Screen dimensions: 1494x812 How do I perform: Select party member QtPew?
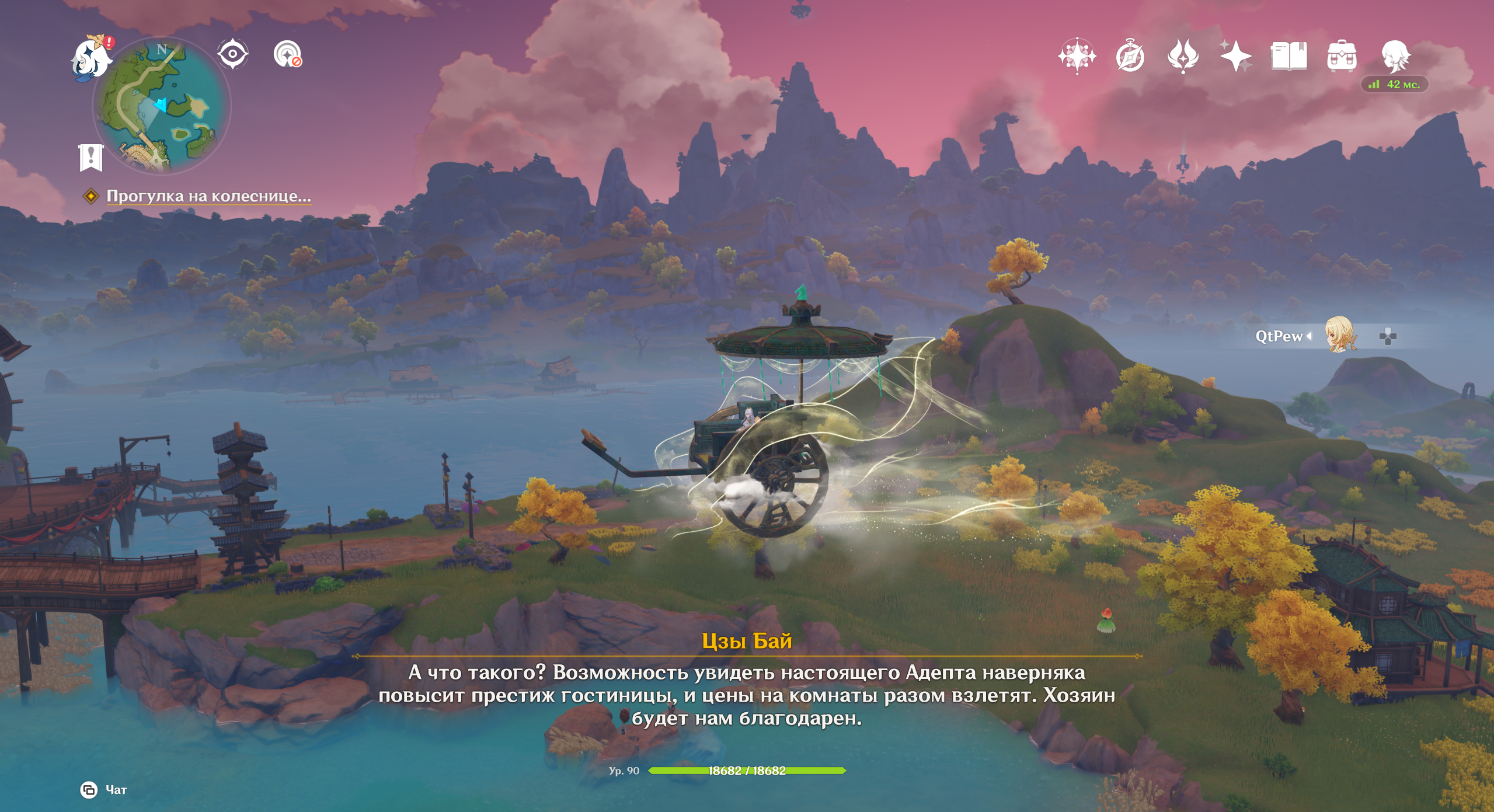[x=1340, y=336]
